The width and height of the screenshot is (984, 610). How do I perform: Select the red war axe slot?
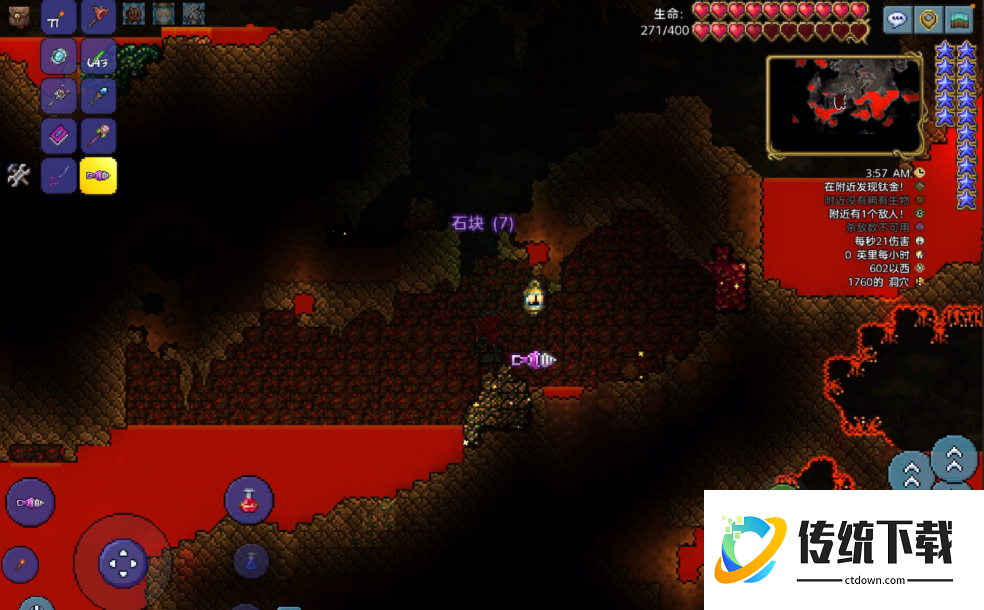[x=98, y=16]
